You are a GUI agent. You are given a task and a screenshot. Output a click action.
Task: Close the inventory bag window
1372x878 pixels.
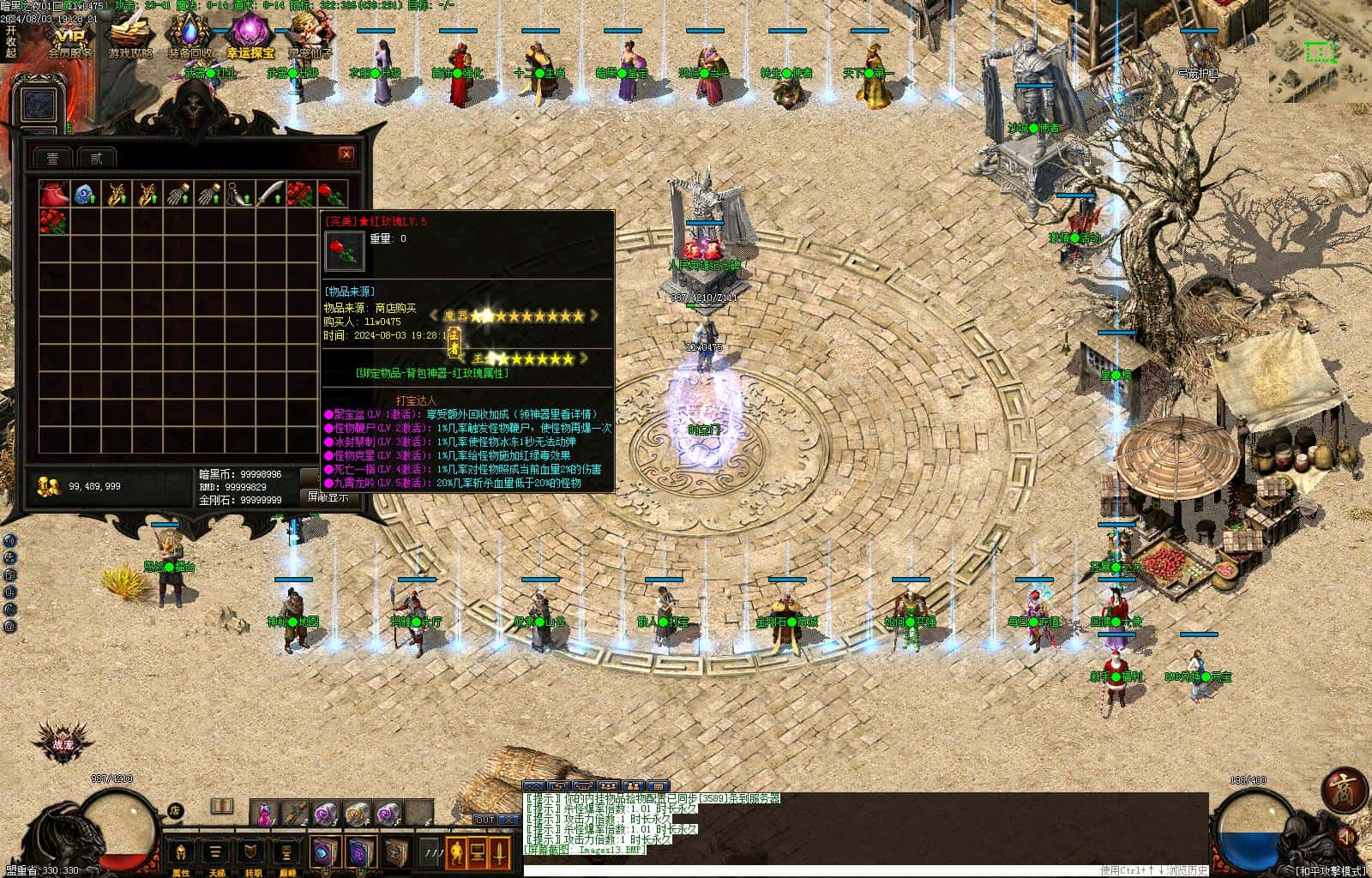coord(346,154)
